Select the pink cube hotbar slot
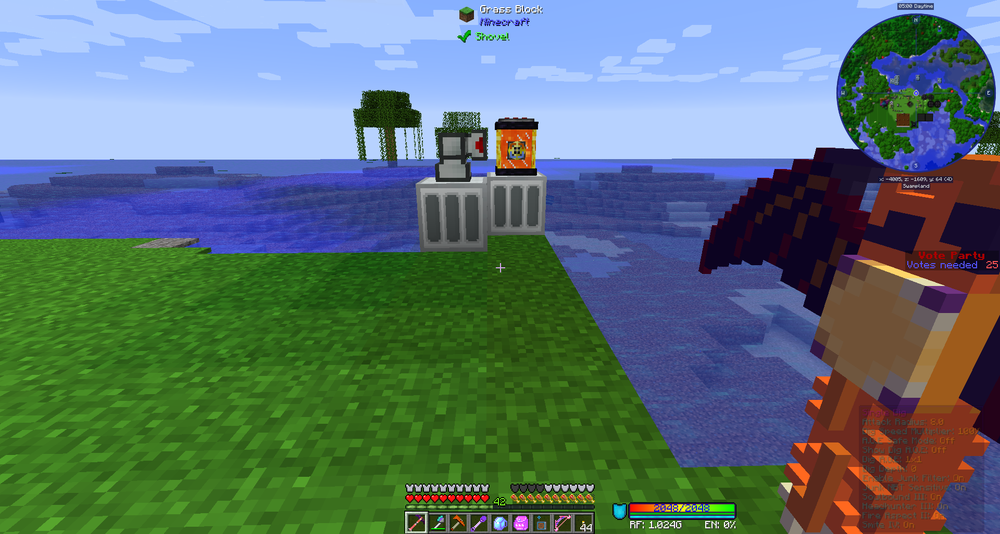The height and width of the screenshot is (534, 1000). coord(521,523)
